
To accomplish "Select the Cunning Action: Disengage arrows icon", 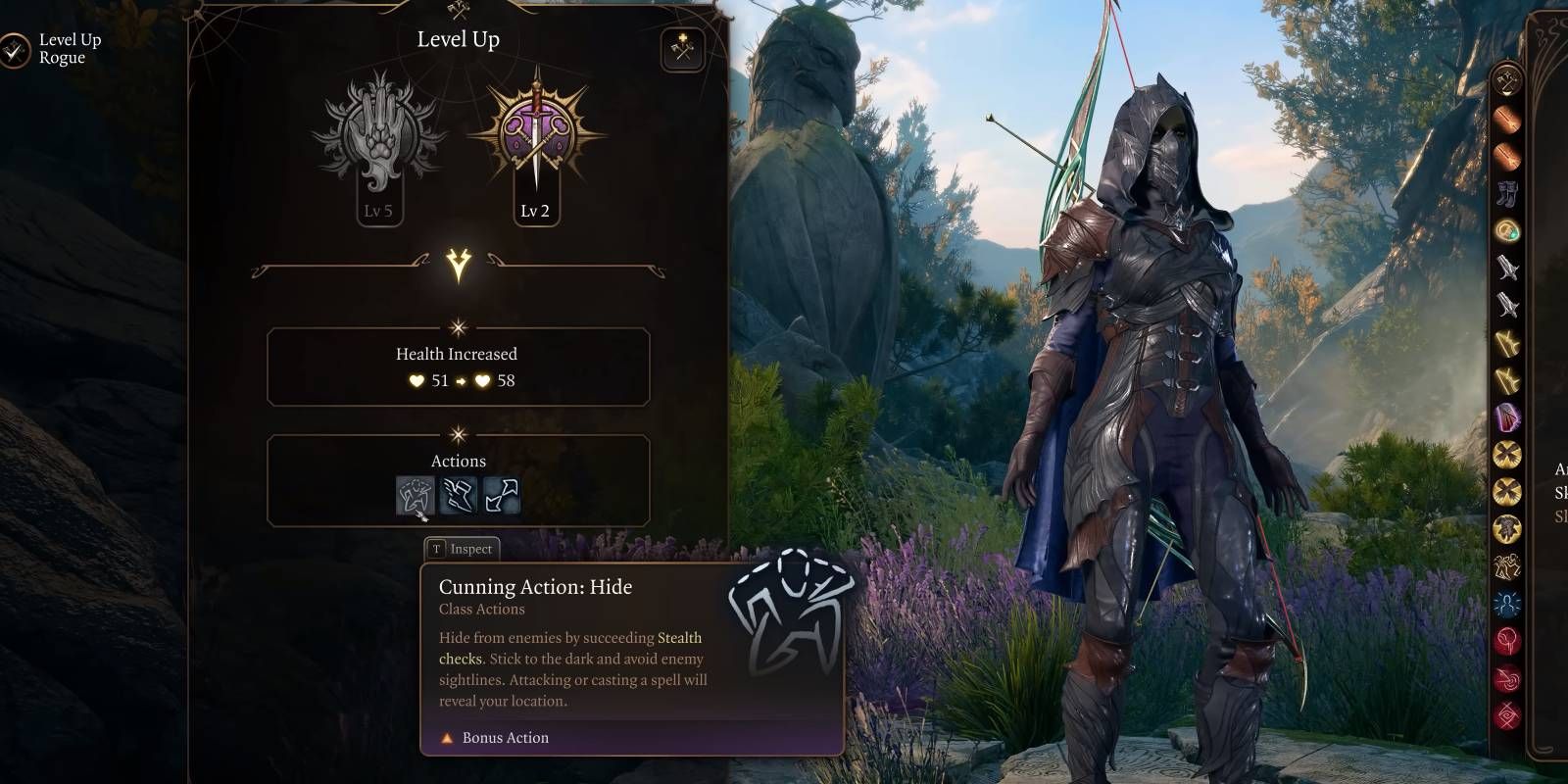I will point(501,495).
